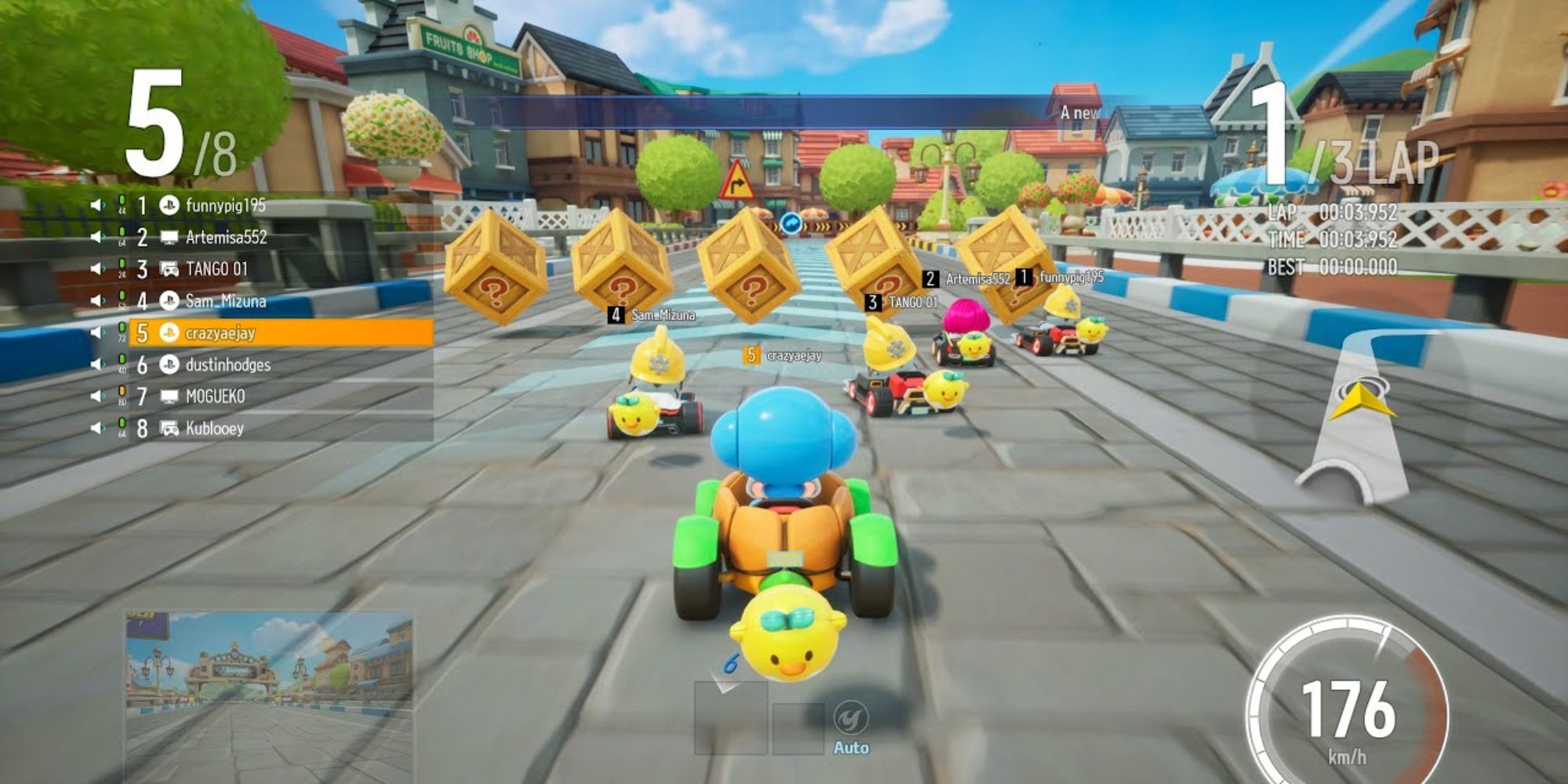Click the gamepad icon next to Kublooey

pos(169,430)
